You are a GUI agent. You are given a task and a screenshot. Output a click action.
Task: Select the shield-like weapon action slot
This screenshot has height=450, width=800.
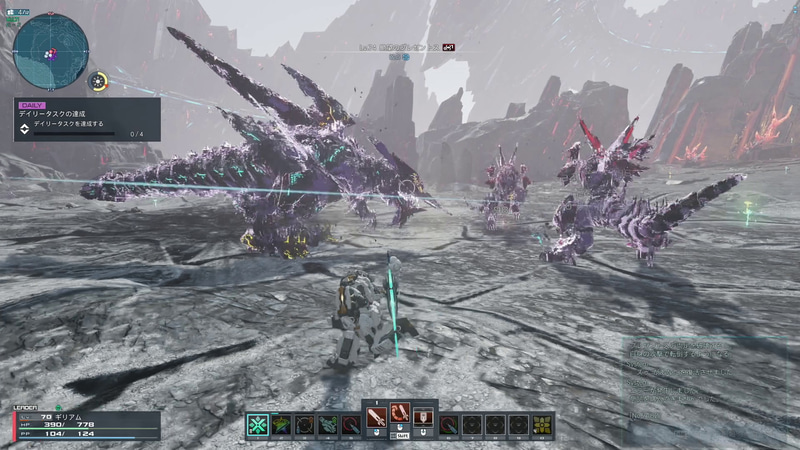click(x=423, y=415)
